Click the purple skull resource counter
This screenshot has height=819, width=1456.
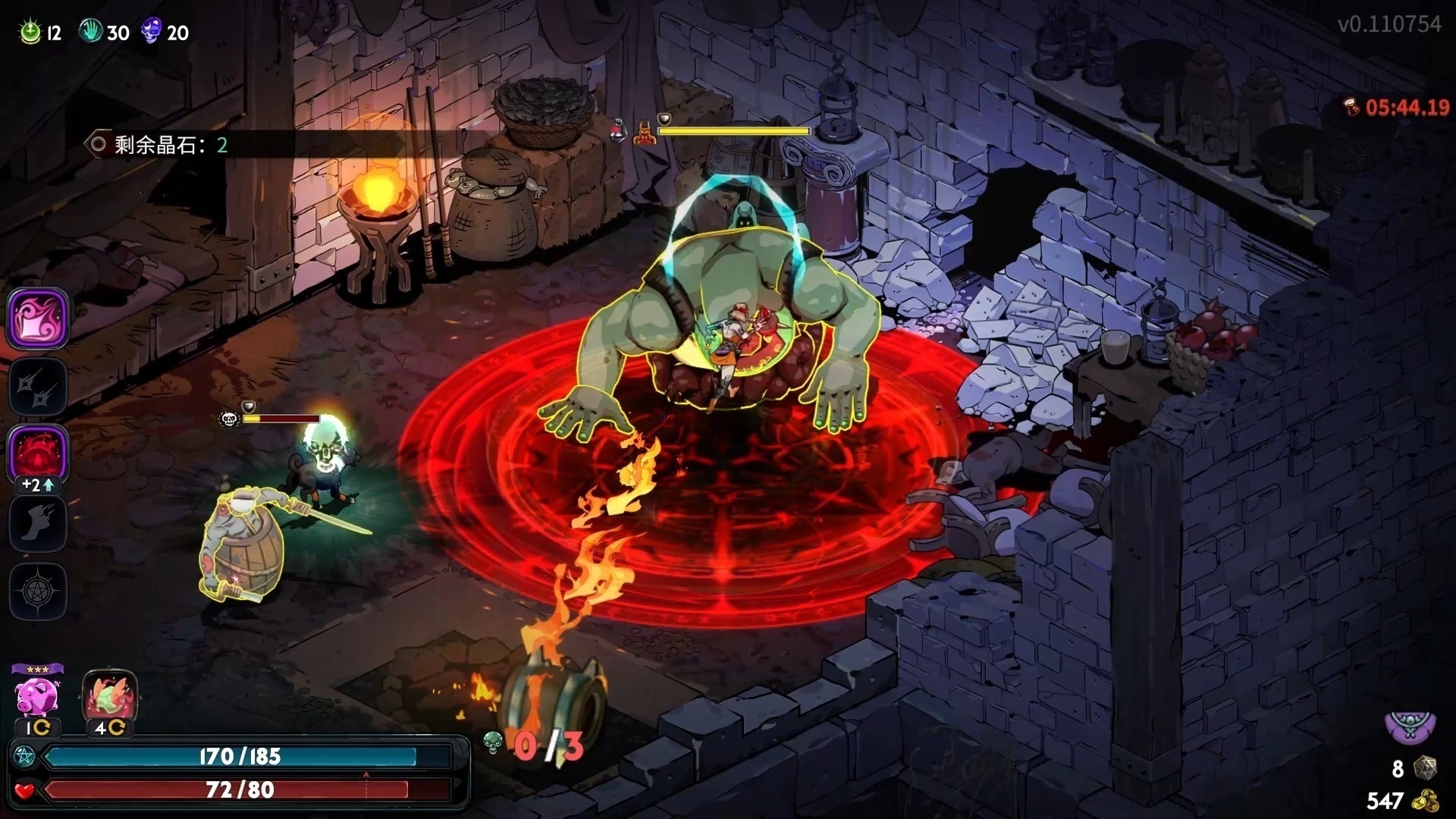[x=152, y=29]
